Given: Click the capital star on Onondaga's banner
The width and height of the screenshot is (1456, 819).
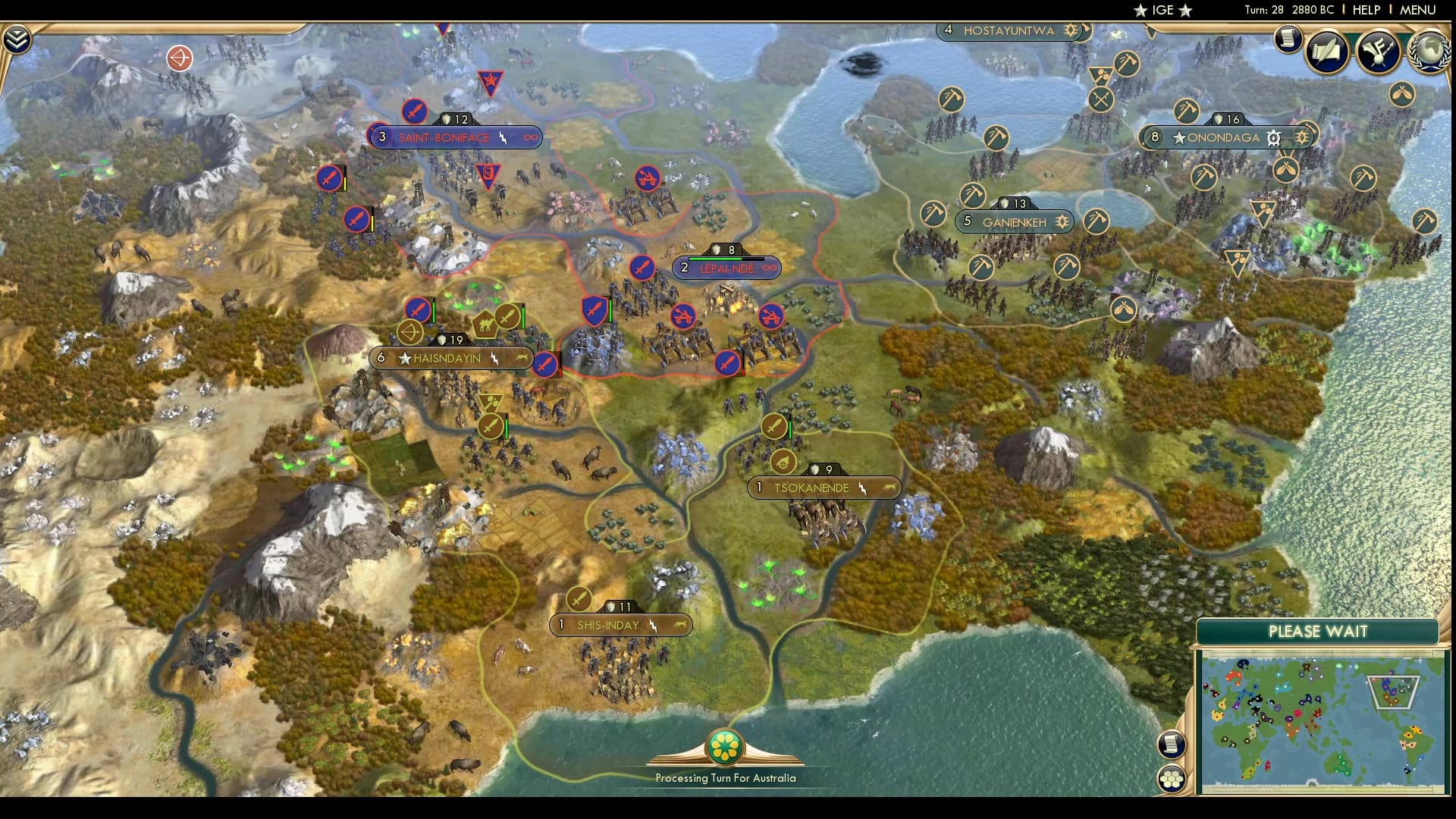Looking at the screenshot, I should (1178, 138).
